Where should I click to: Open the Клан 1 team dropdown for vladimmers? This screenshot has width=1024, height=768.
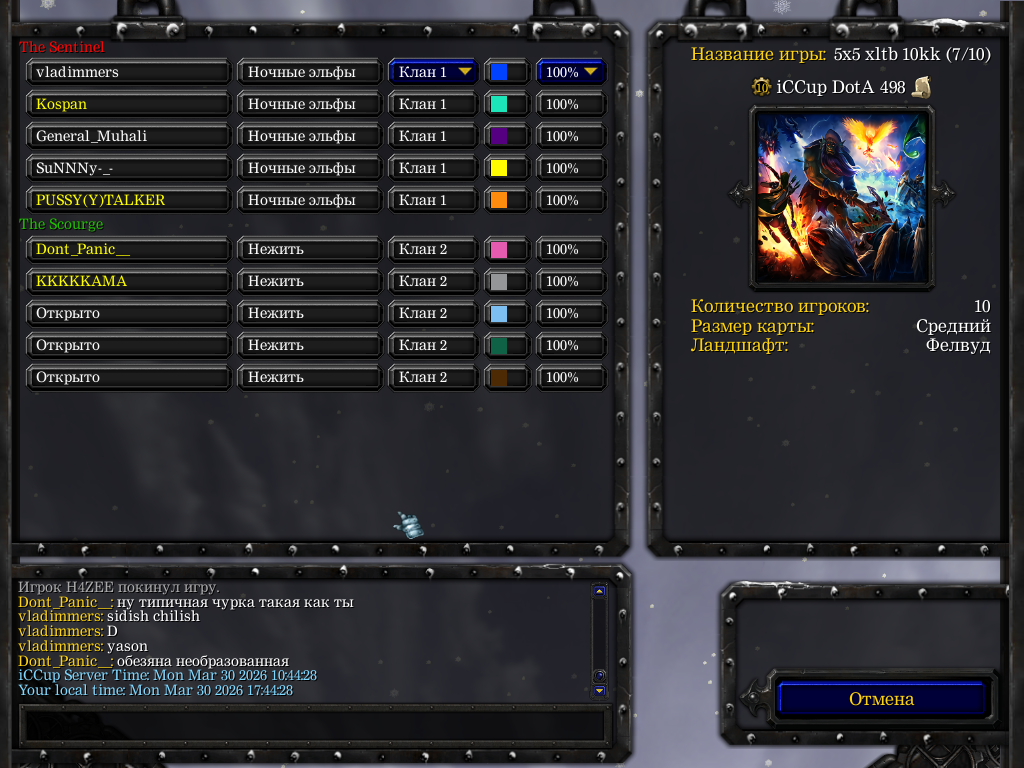pyautogui.click(x=433, y=72)
